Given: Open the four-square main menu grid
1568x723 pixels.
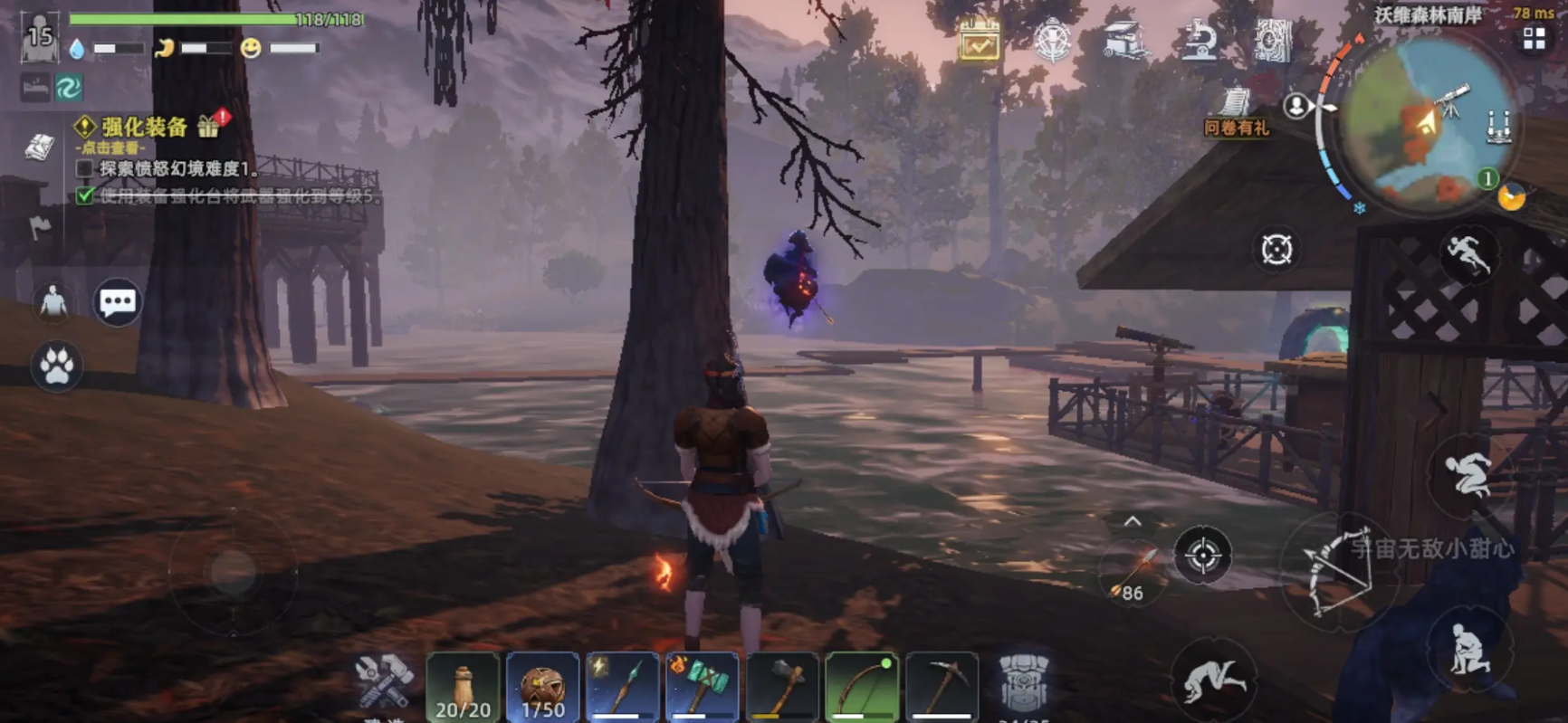Looking at the screenshot, I should pyautogui.click(x=1534, y=39).
